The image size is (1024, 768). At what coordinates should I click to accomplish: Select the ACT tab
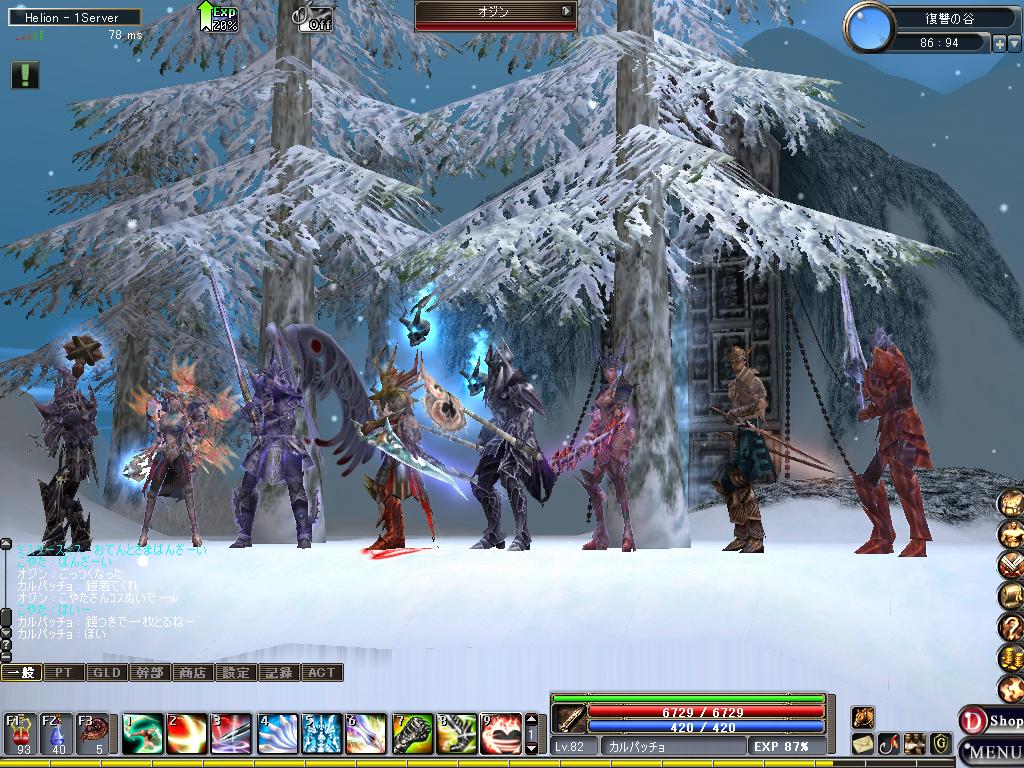(x=322, y=673)
